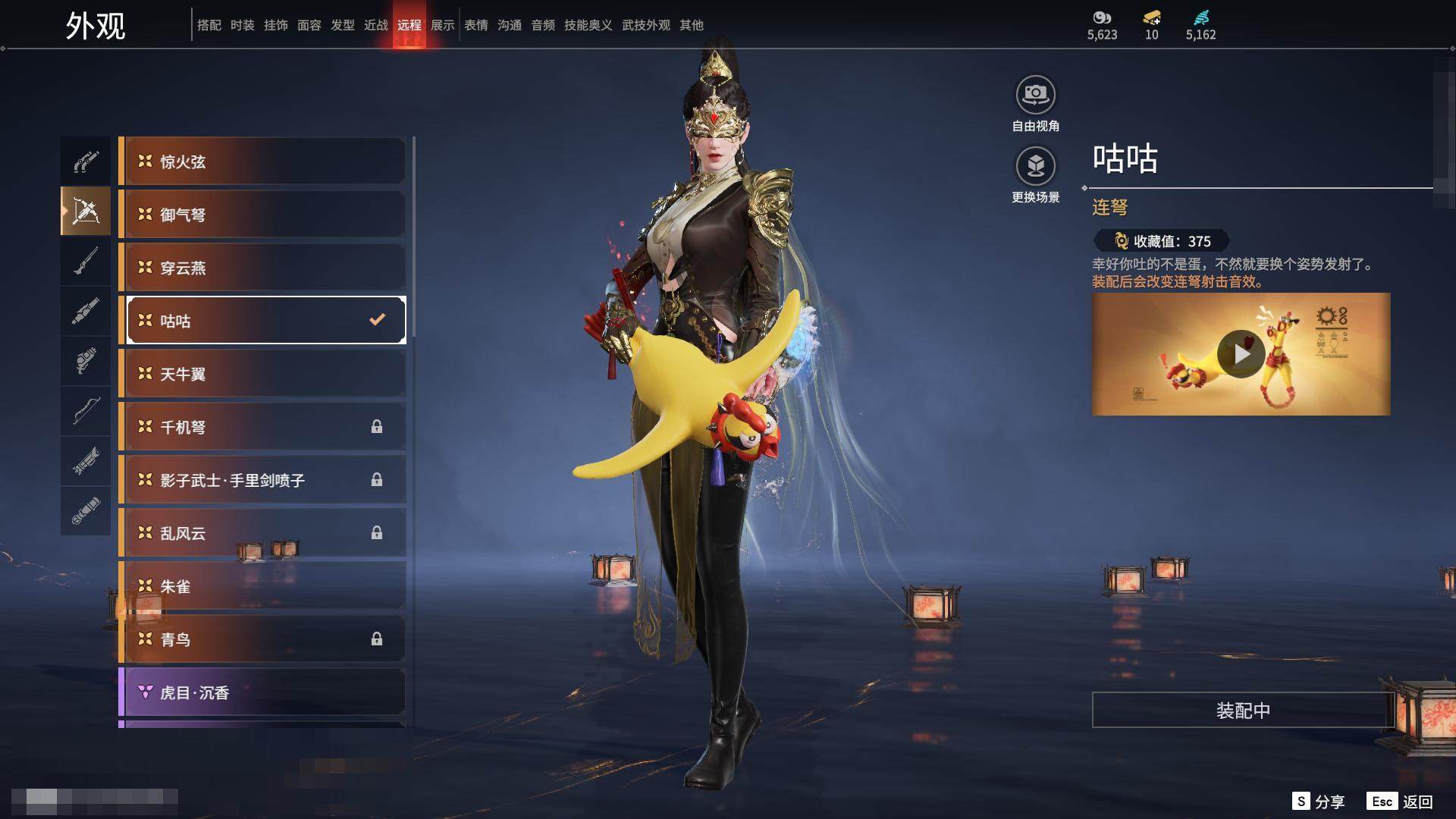This screenshot has height=819, width=1456.
Task: Open the 近战 melee tab
Action: 376,25
